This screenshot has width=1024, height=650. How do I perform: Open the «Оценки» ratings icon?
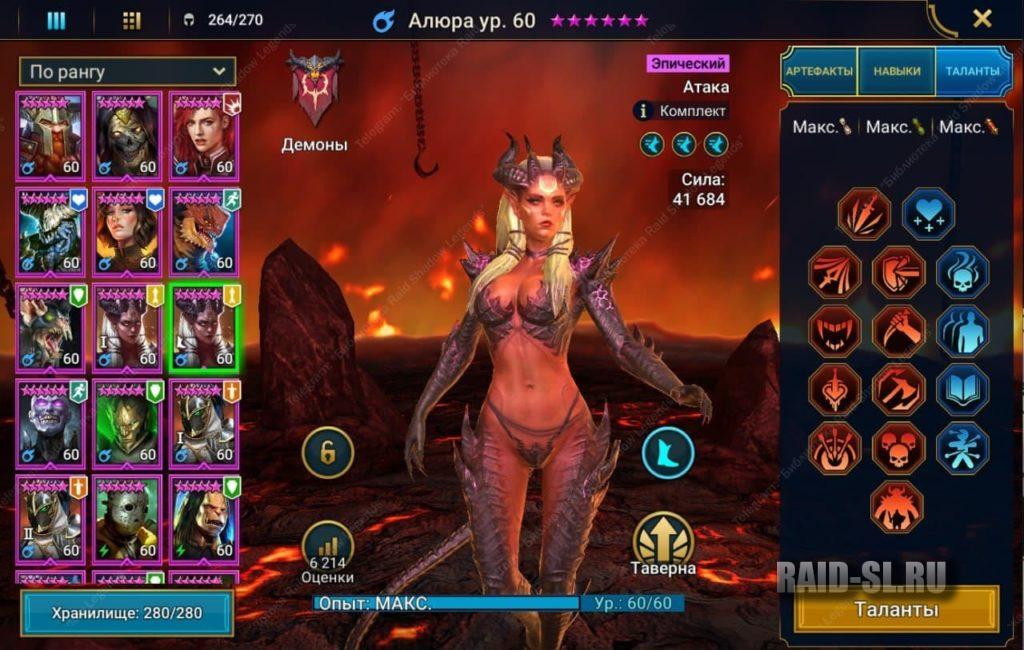coord(329,546)
